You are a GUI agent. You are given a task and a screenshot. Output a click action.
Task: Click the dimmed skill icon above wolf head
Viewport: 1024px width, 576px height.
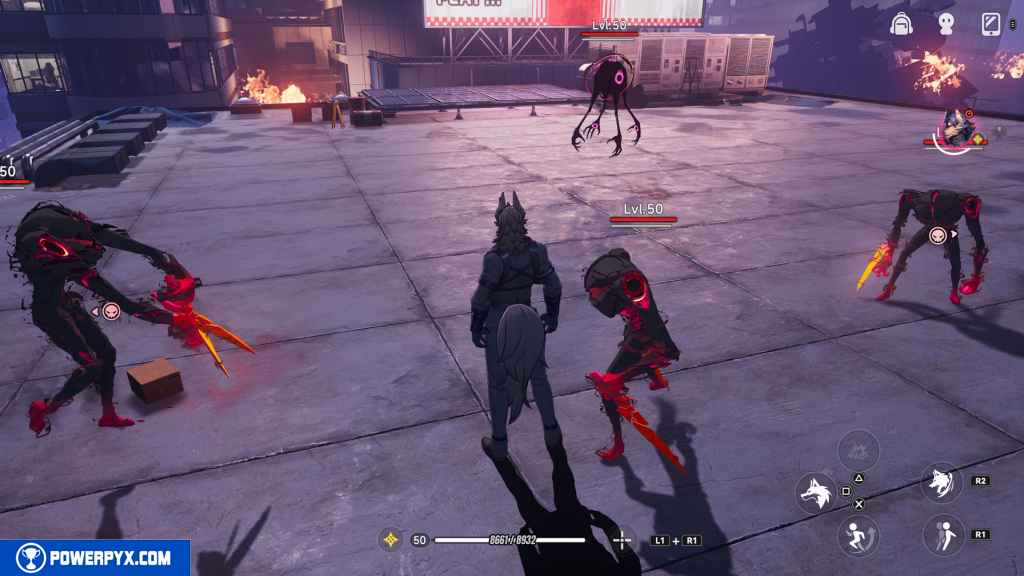click(x=858, y=449)
